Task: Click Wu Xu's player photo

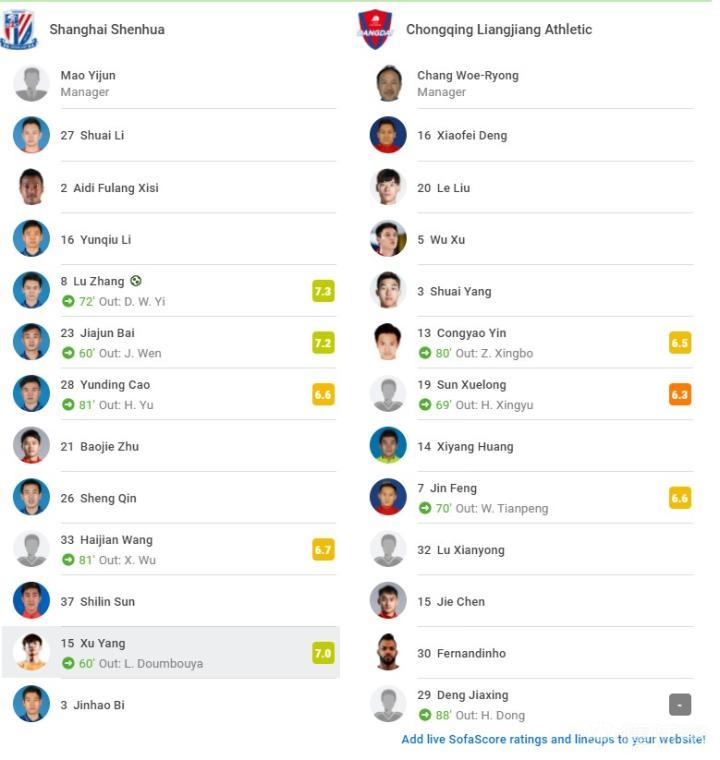Action: click(388, 239)
